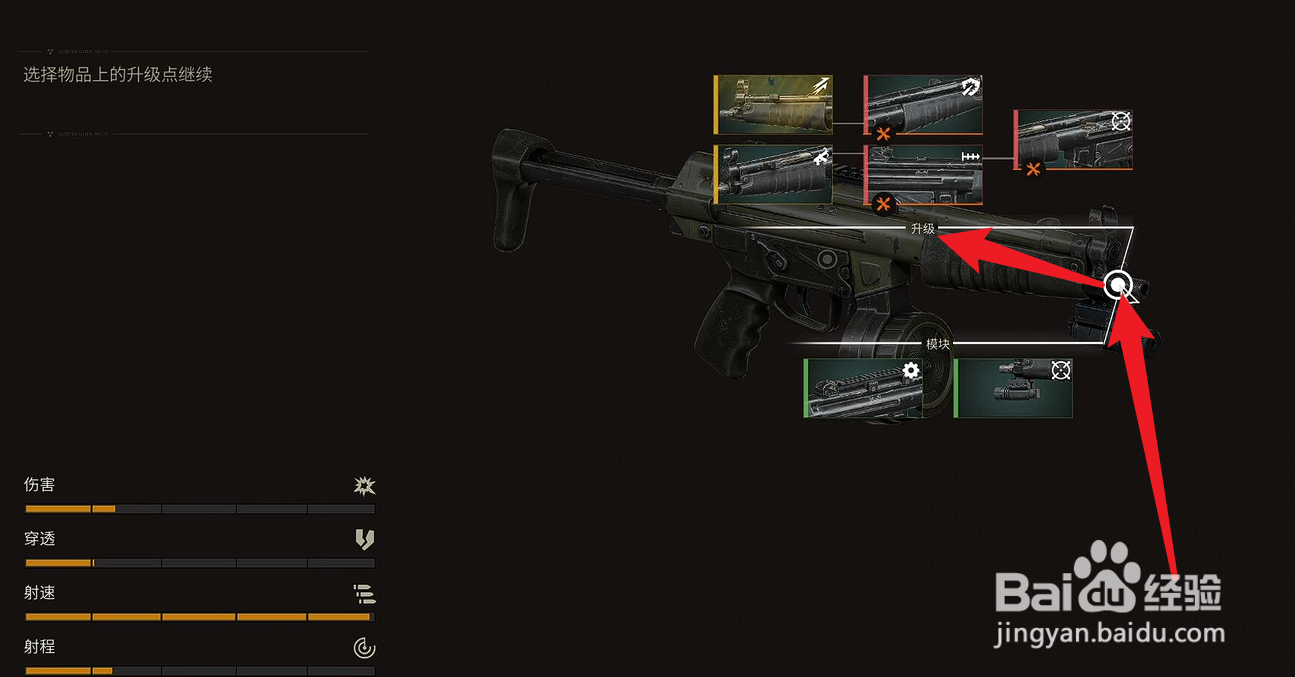Choose the red upgrade tile with range-ruler icon
Viewport: 1295px width, 677px height.
pos(924,175)
